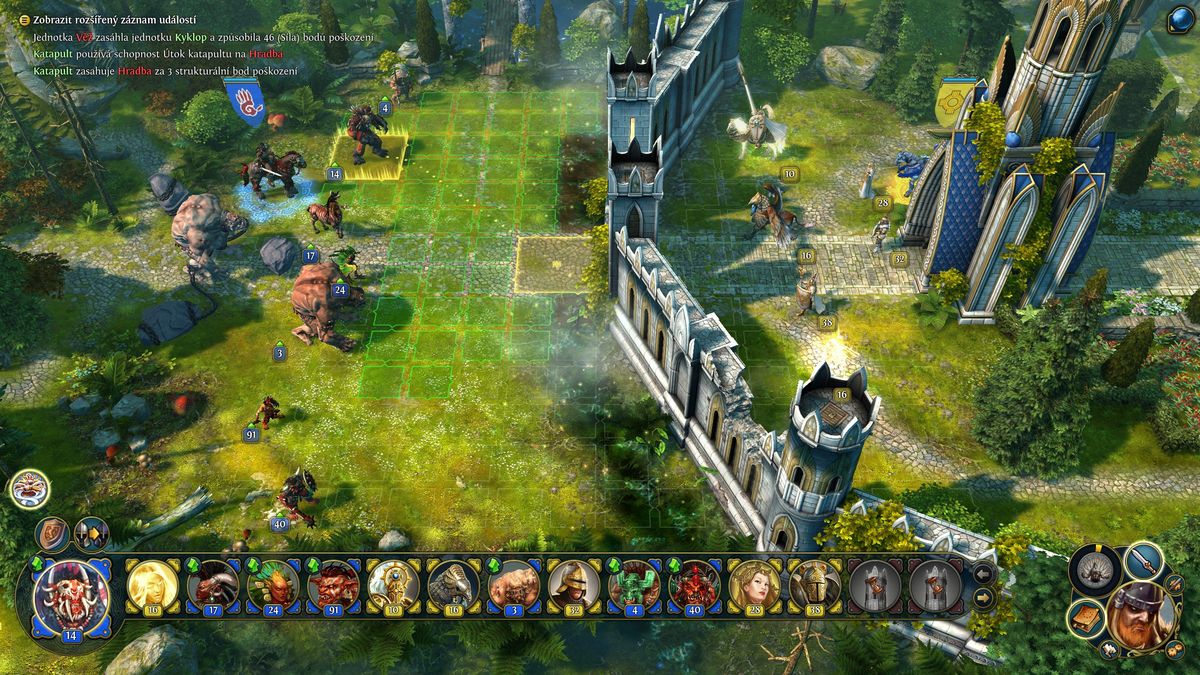This screenshot has width=1200, height=675.
Task: Click the golden radiant unit portrait numbered 10
Action: (x=393, y=584)
